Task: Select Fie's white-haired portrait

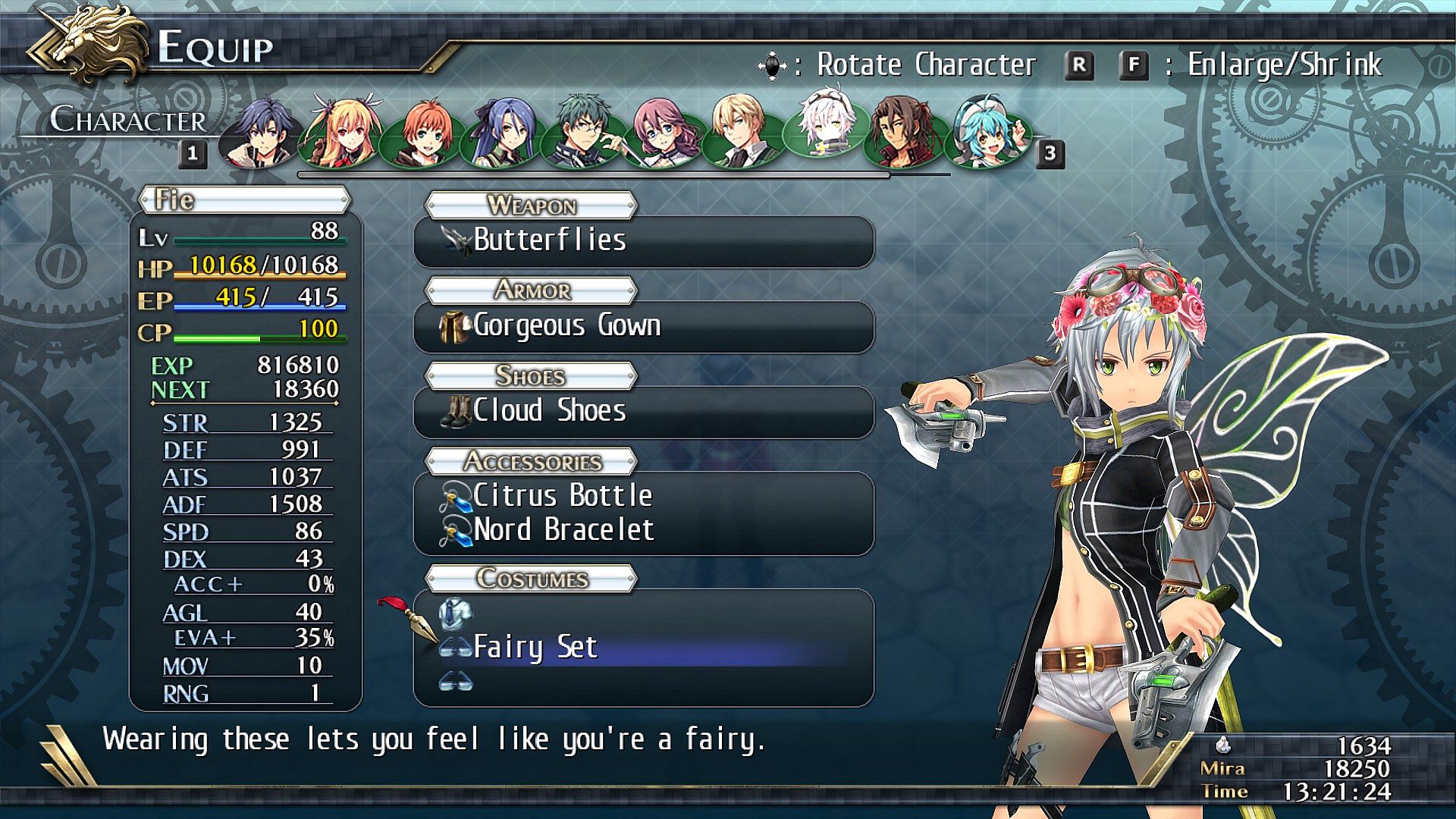Action: coord(822,126)
